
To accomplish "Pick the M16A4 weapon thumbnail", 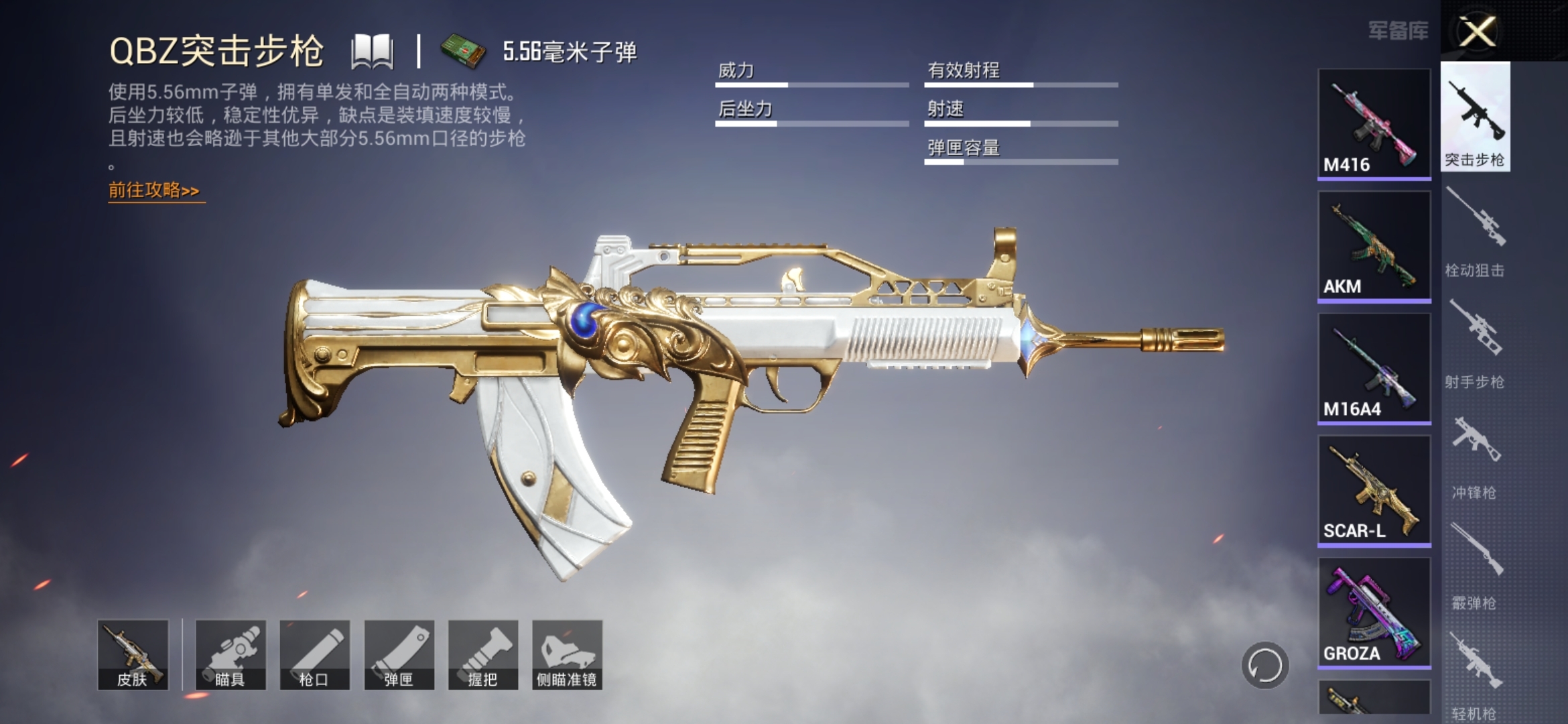I will [1374, 368].
